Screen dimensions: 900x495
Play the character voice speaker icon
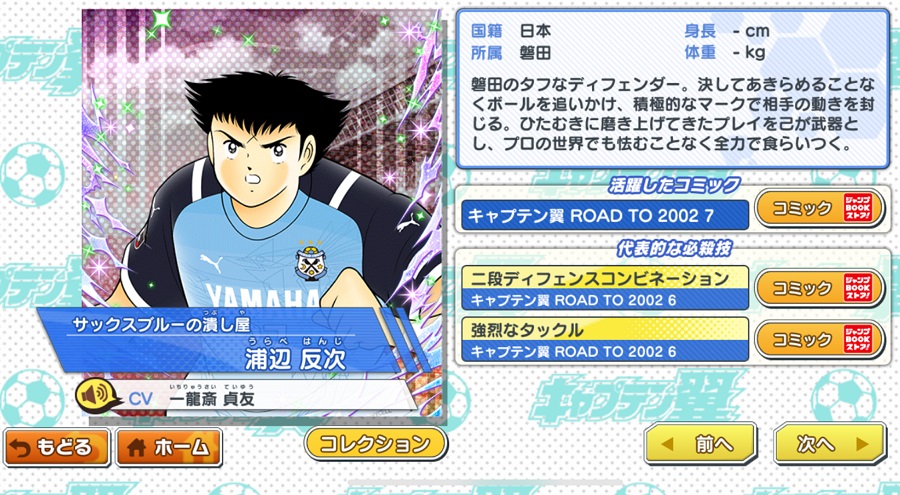pyautogui.click(x=95, y=397)
